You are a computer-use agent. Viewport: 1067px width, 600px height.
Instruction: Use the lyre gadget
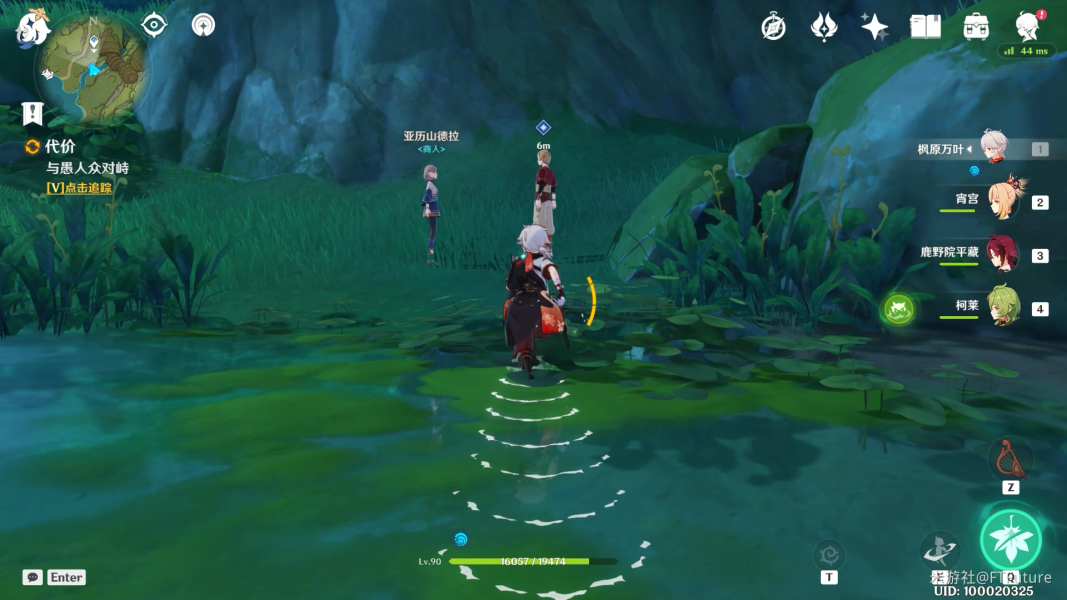pyautogui.click(x=1010, y=459)
